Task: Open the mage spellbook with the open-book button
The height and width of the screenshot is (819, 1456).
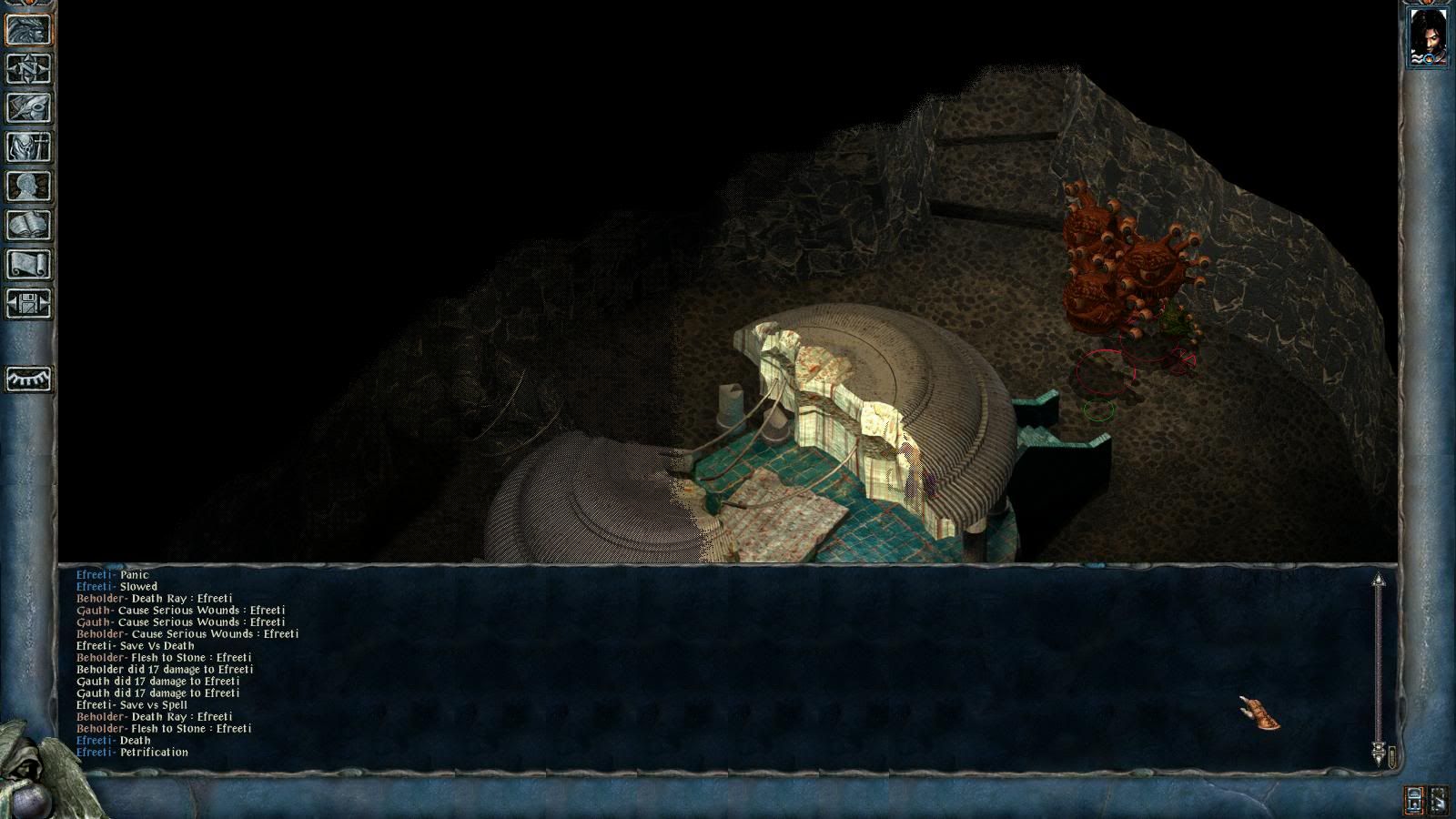Action: (x=29, y=226)
